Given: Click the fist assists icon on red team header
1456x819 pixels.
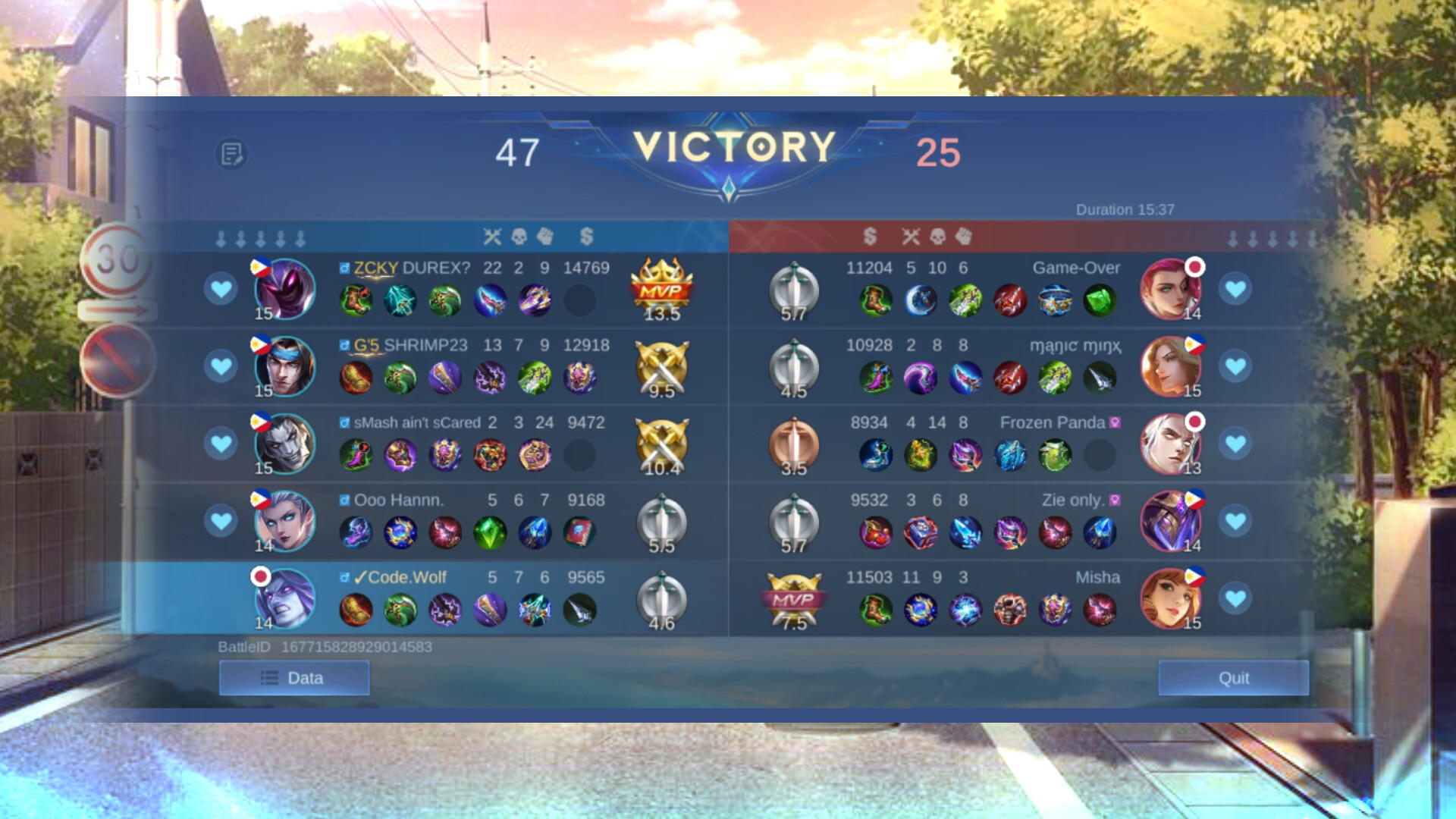Looking at the screenshot, I should pos(962,236).
